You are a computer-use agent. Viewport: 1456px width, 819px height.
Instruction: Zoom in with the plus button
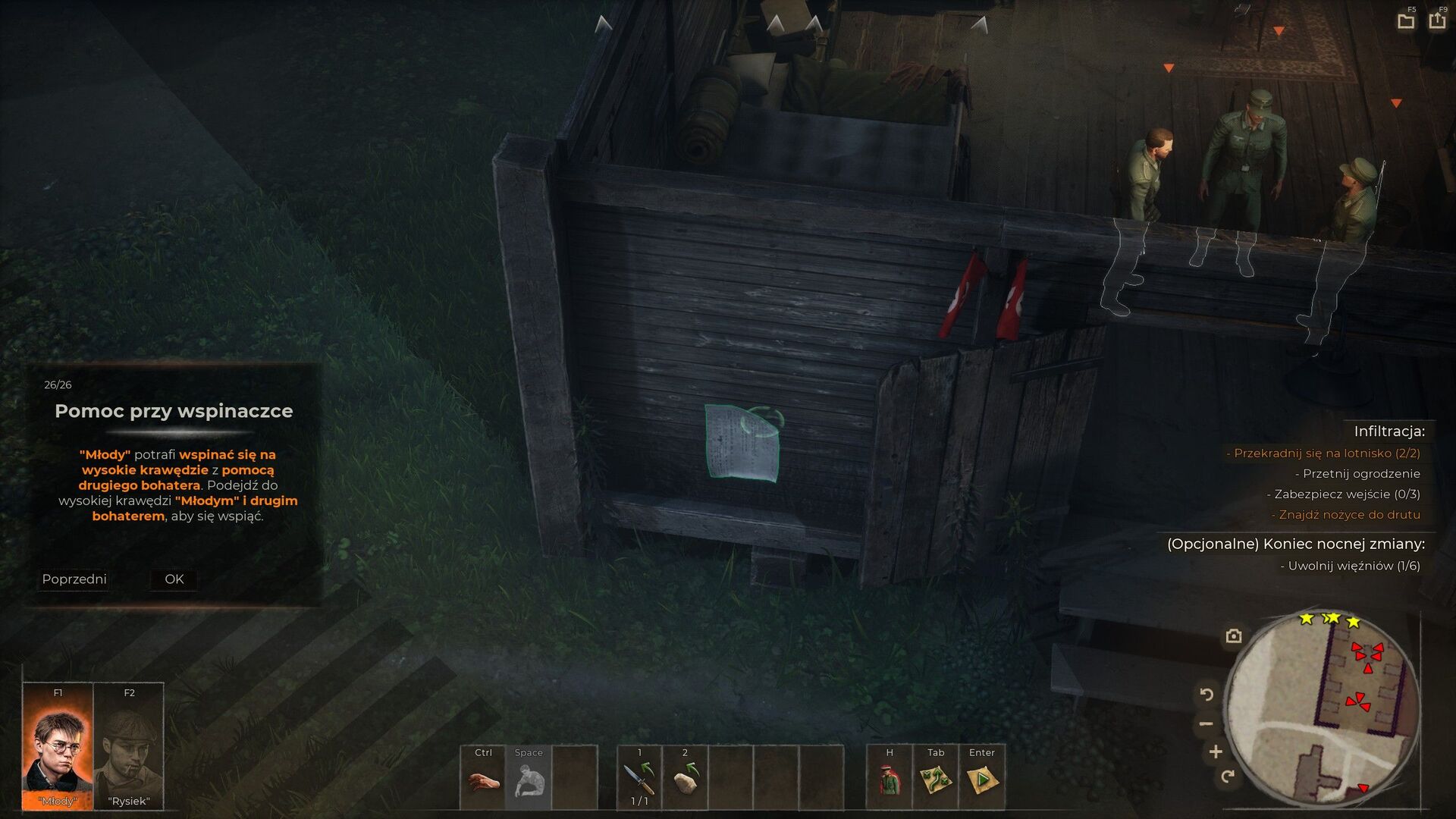tap(1216, 752)
